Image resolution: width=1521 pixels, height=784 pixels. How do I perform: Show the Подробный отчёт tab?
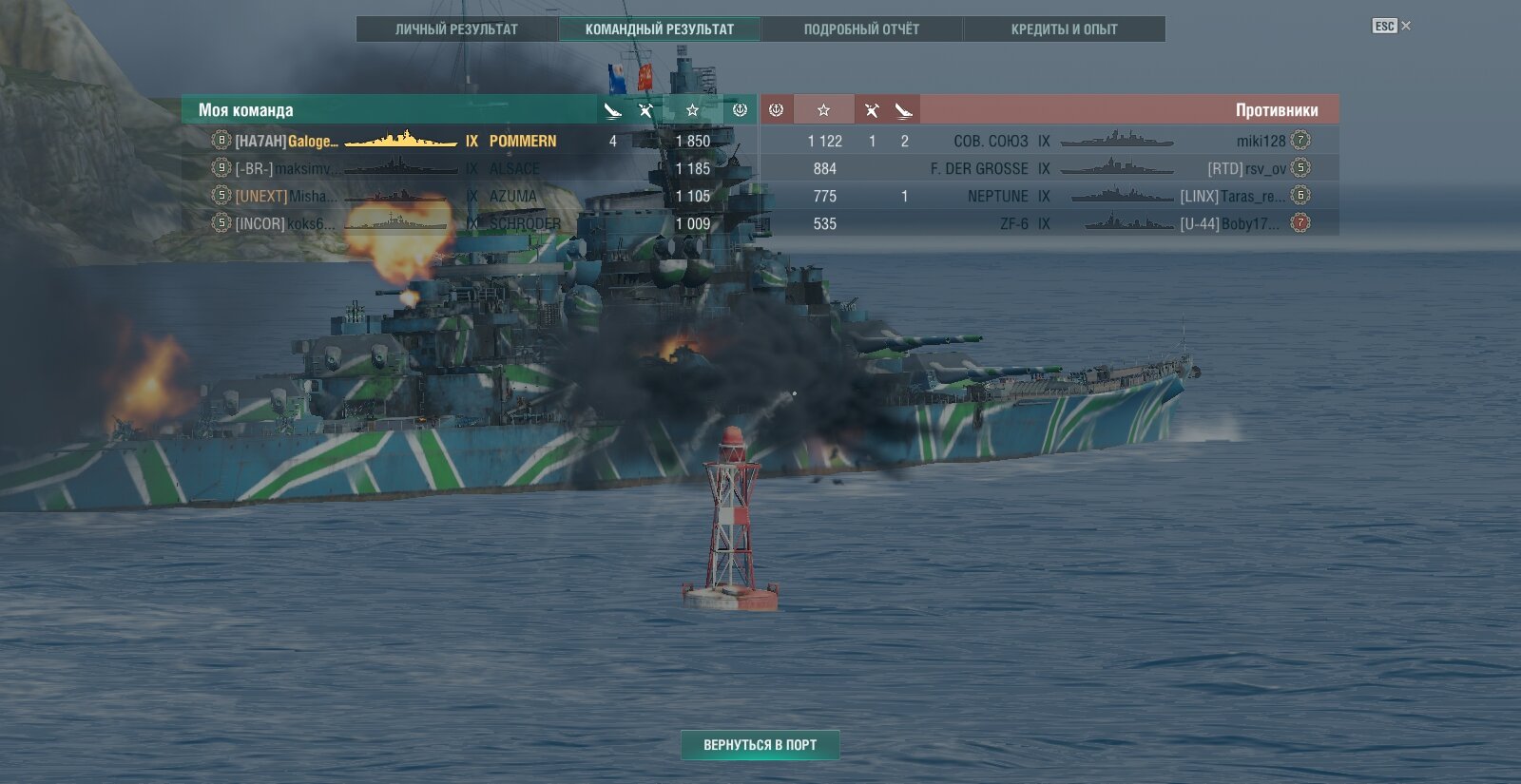tap(861, 29)
